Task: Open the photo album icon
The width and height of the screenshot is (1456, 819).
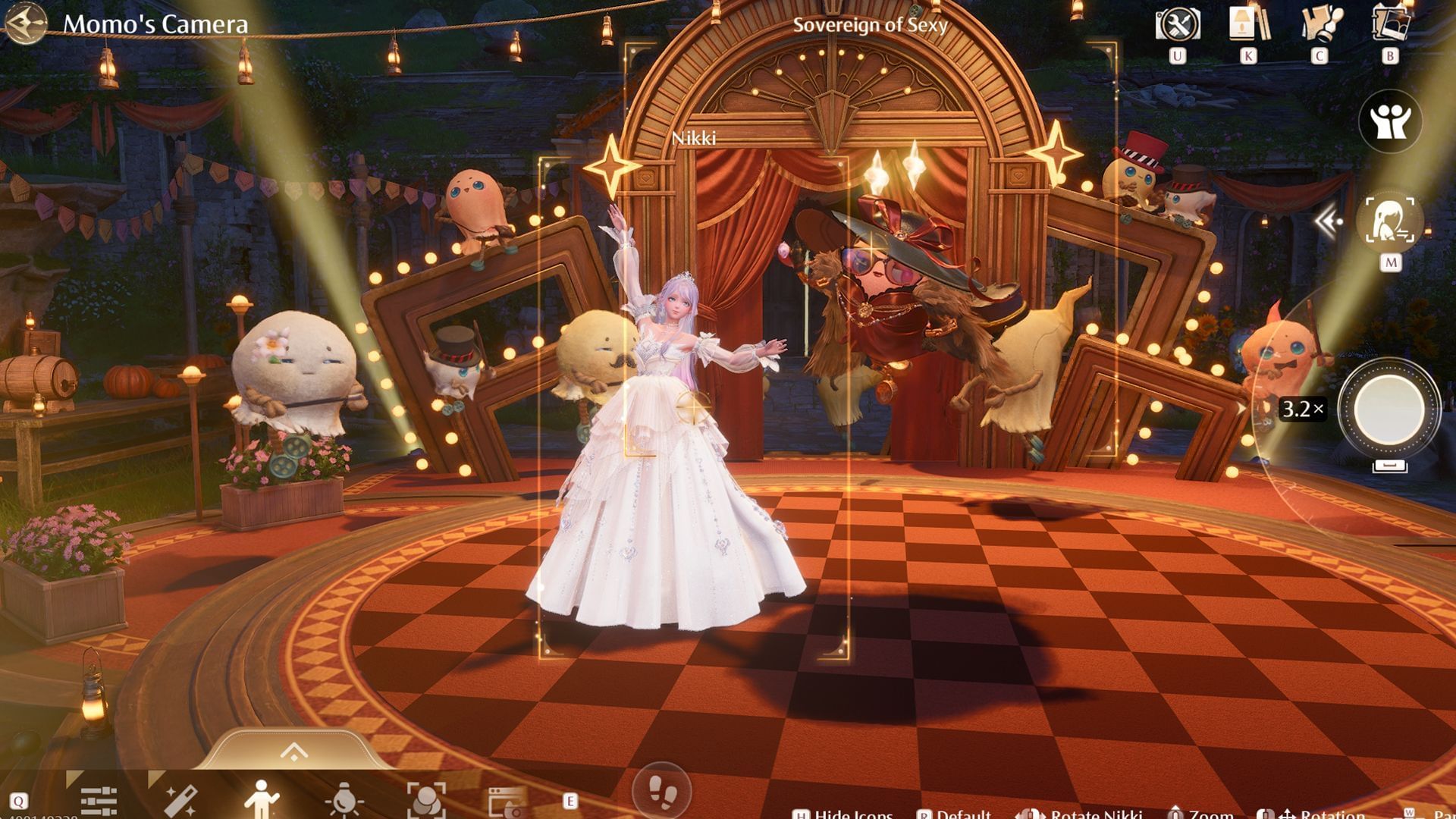Action: click(1390, 25)
